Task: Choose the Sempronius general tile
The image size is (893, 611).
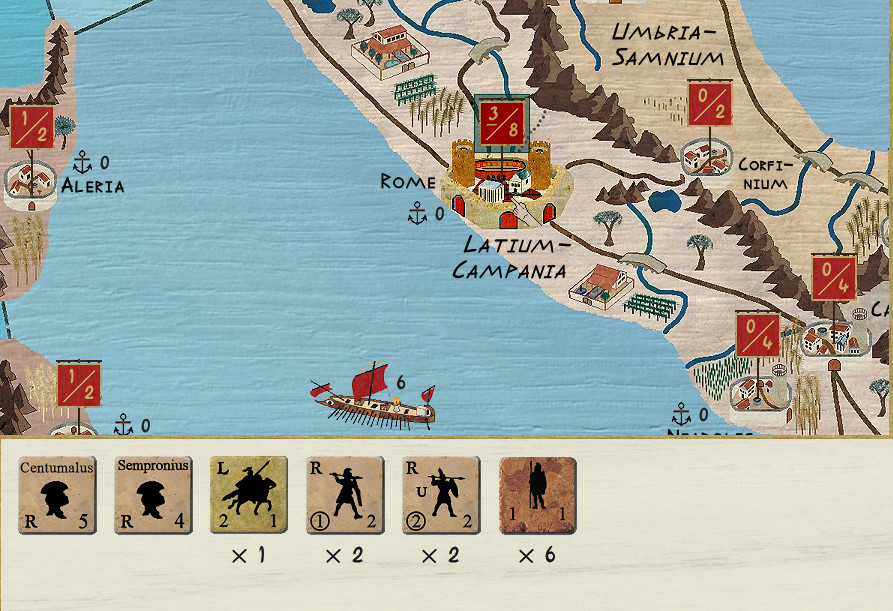Action: coord(153,495)
